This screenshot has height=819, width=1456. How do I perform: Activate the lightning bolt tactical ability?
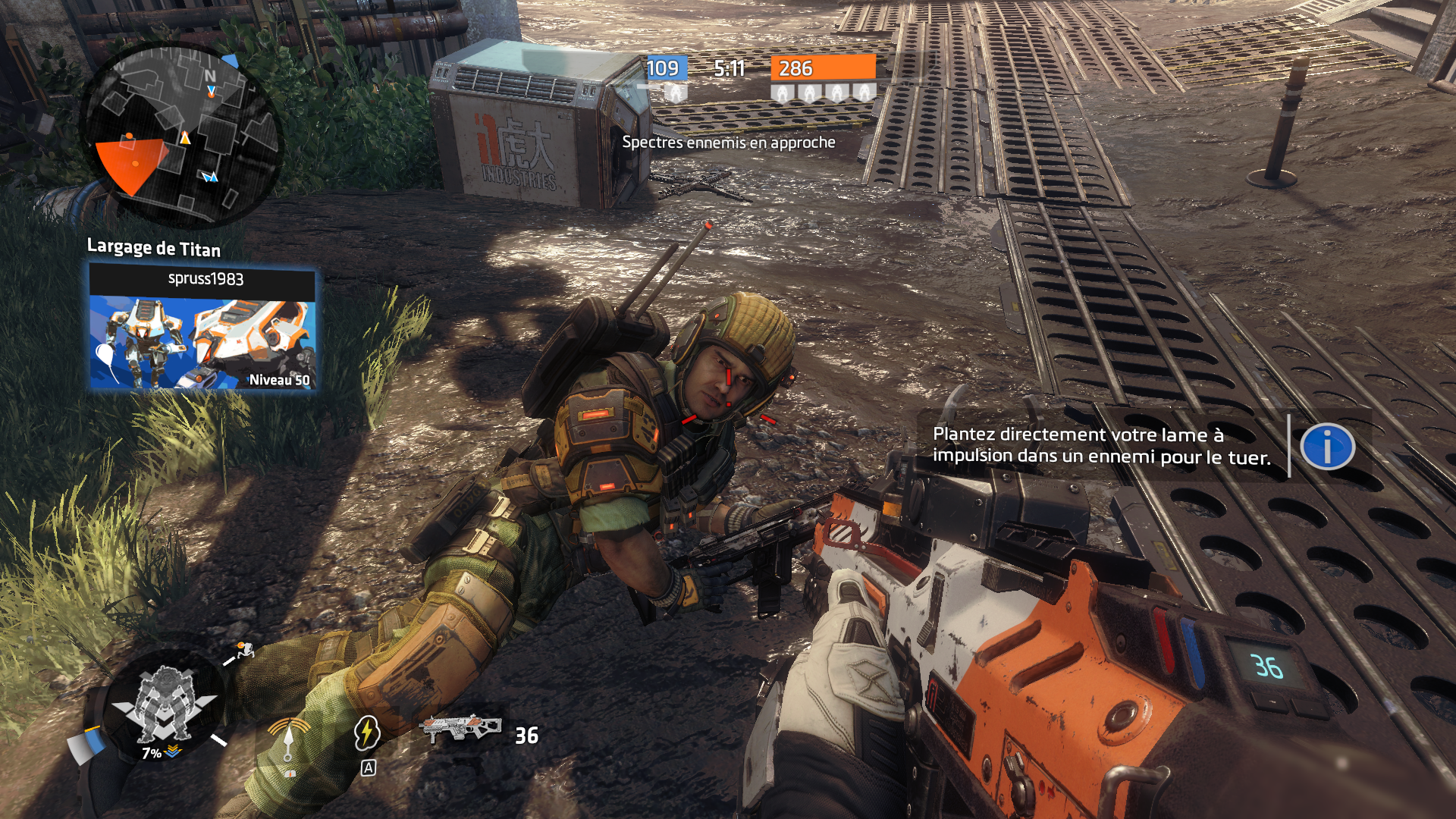click(x=367, y=733)
